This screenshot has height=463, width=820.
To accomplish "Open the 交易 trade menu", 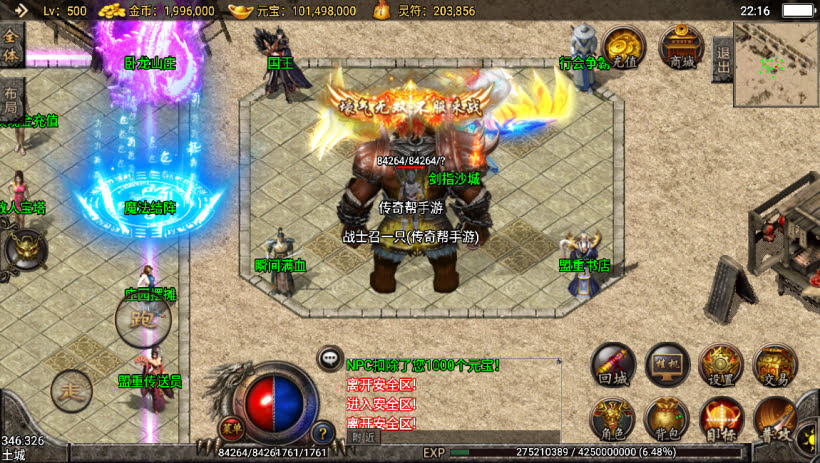I will (x=774, y=366).
